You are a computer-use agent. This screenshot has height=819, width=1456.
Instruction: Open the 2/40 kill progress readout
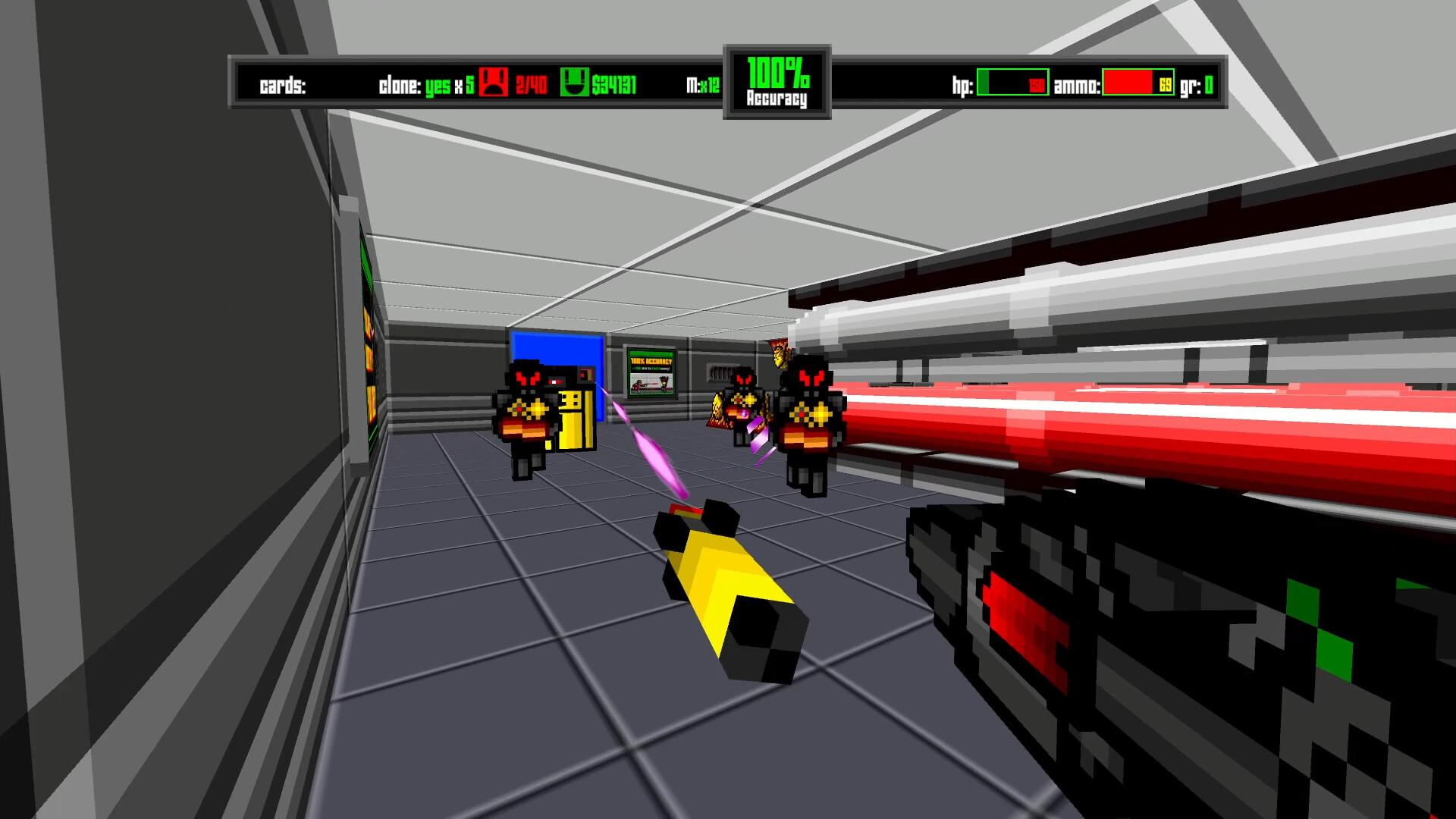(531, 85)
